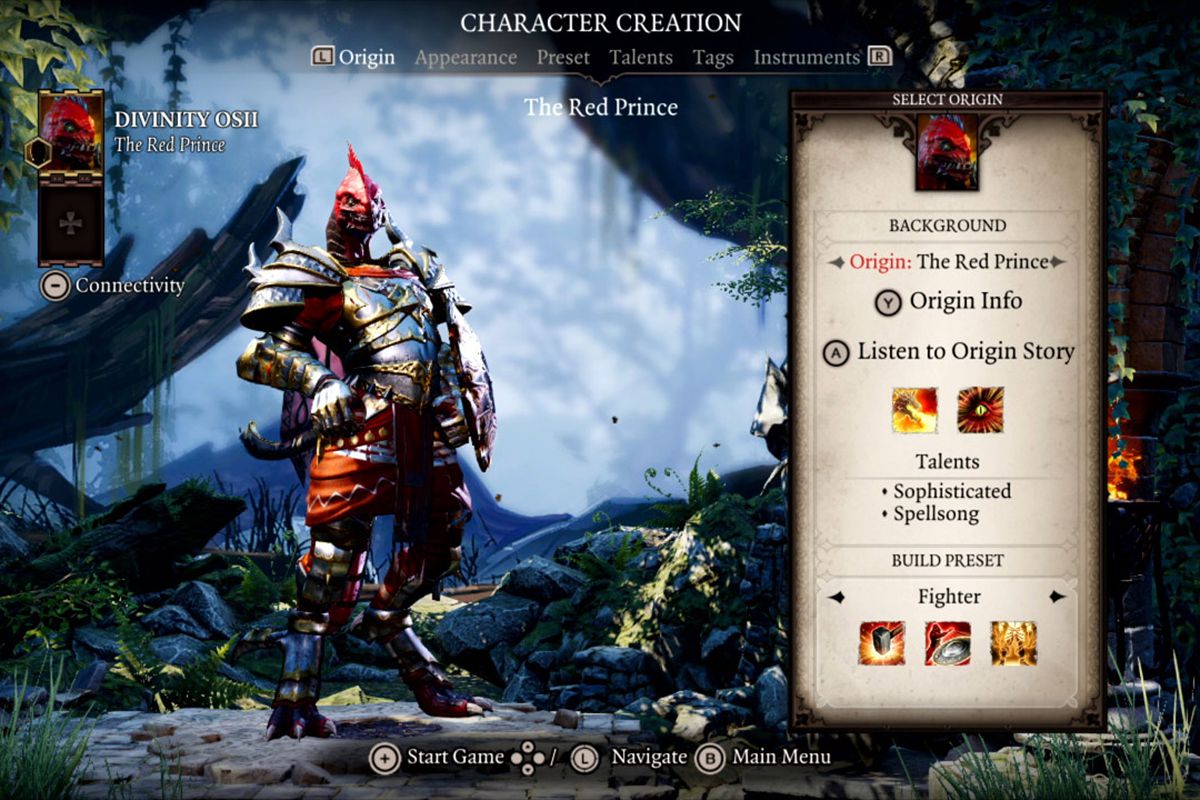Choose the next origin arrow
The height and width of the screenshot is (800, 1200).
1058,262
